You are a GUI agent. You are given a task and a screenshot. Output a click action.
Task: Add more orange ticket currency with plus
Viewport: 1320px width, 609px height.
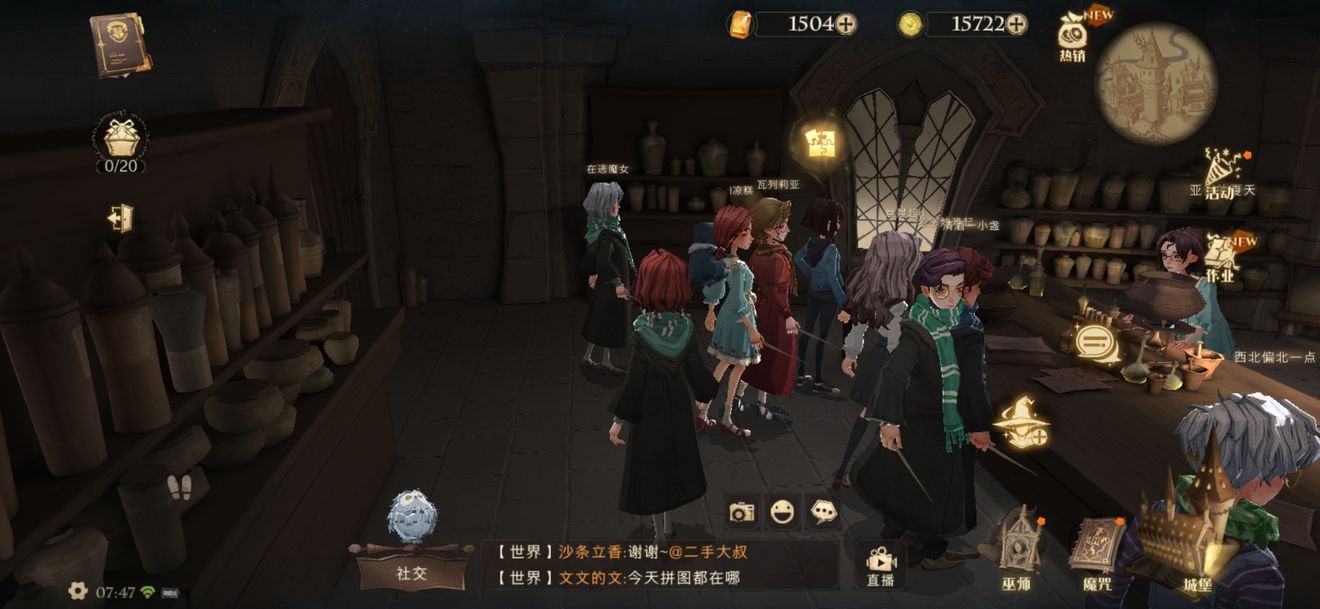[846, 24]
